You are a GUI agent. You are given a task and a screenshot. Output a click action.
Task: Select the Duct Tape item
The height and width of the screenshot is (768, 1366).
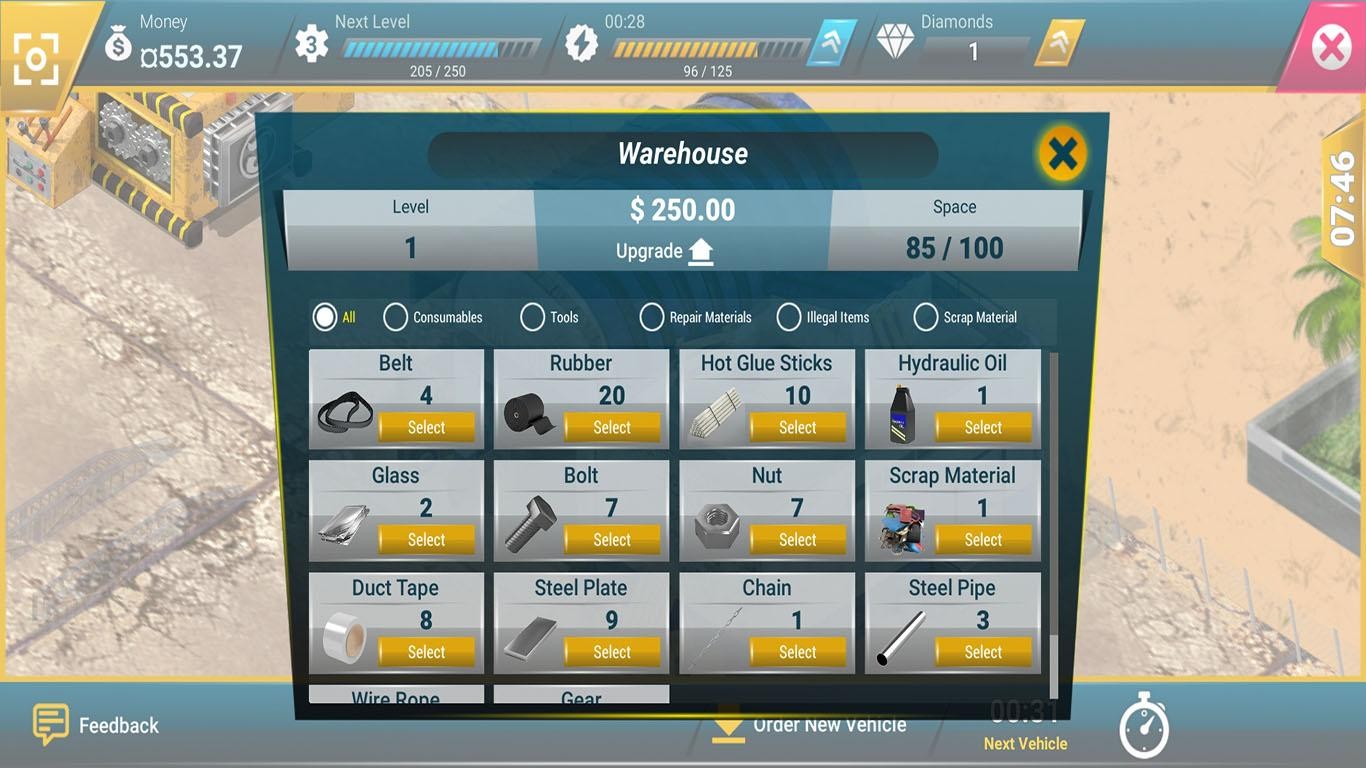426,652
